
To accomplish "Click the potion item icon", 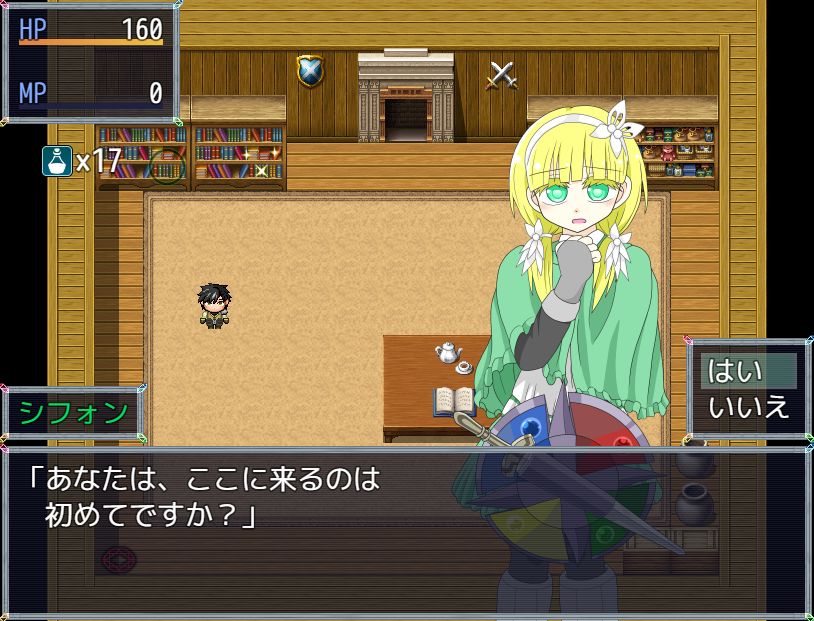I will 56,160.
